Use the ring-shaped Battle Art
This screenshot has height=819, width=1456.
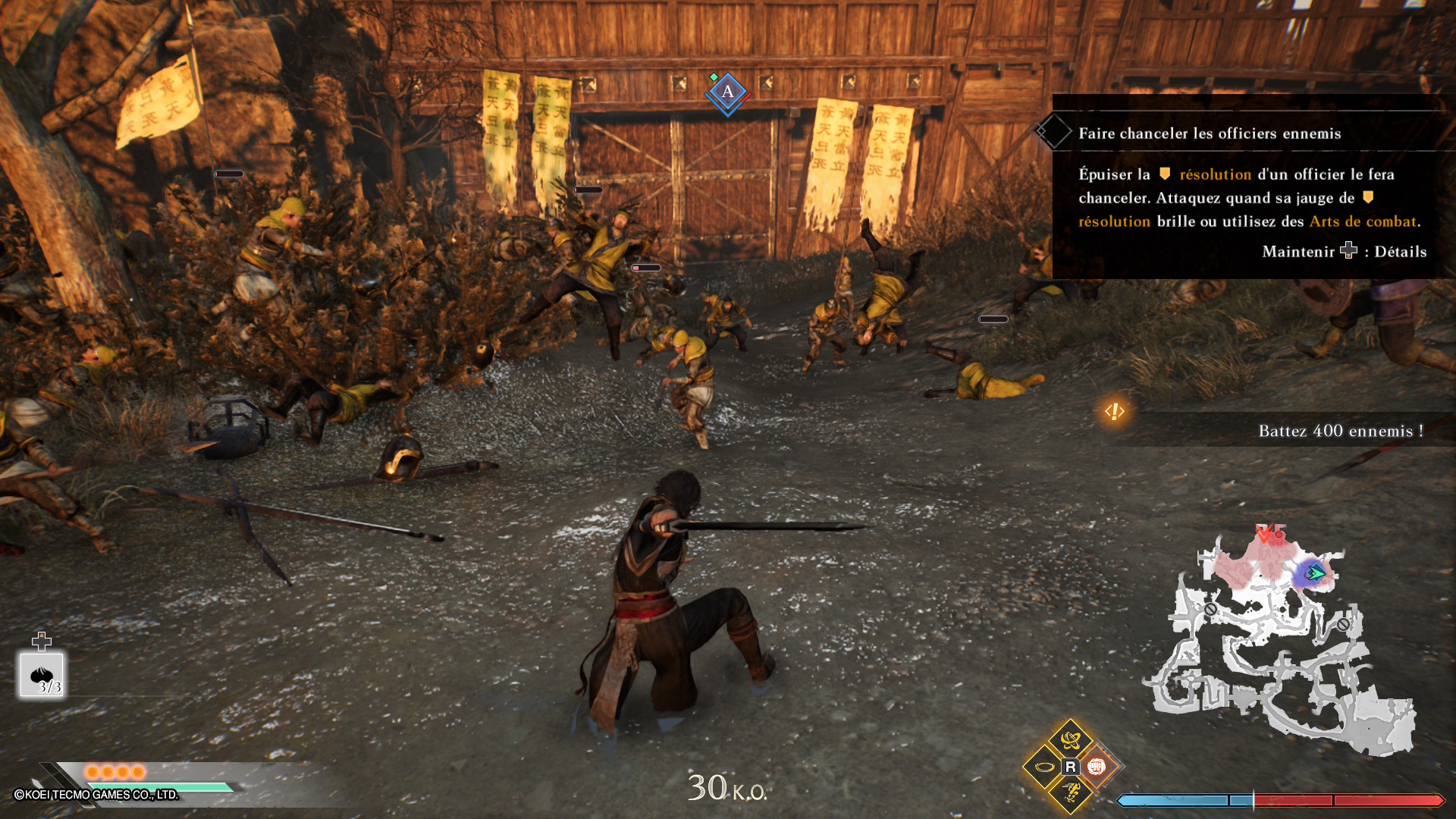pyautogui.click(x=1044, y=767)
